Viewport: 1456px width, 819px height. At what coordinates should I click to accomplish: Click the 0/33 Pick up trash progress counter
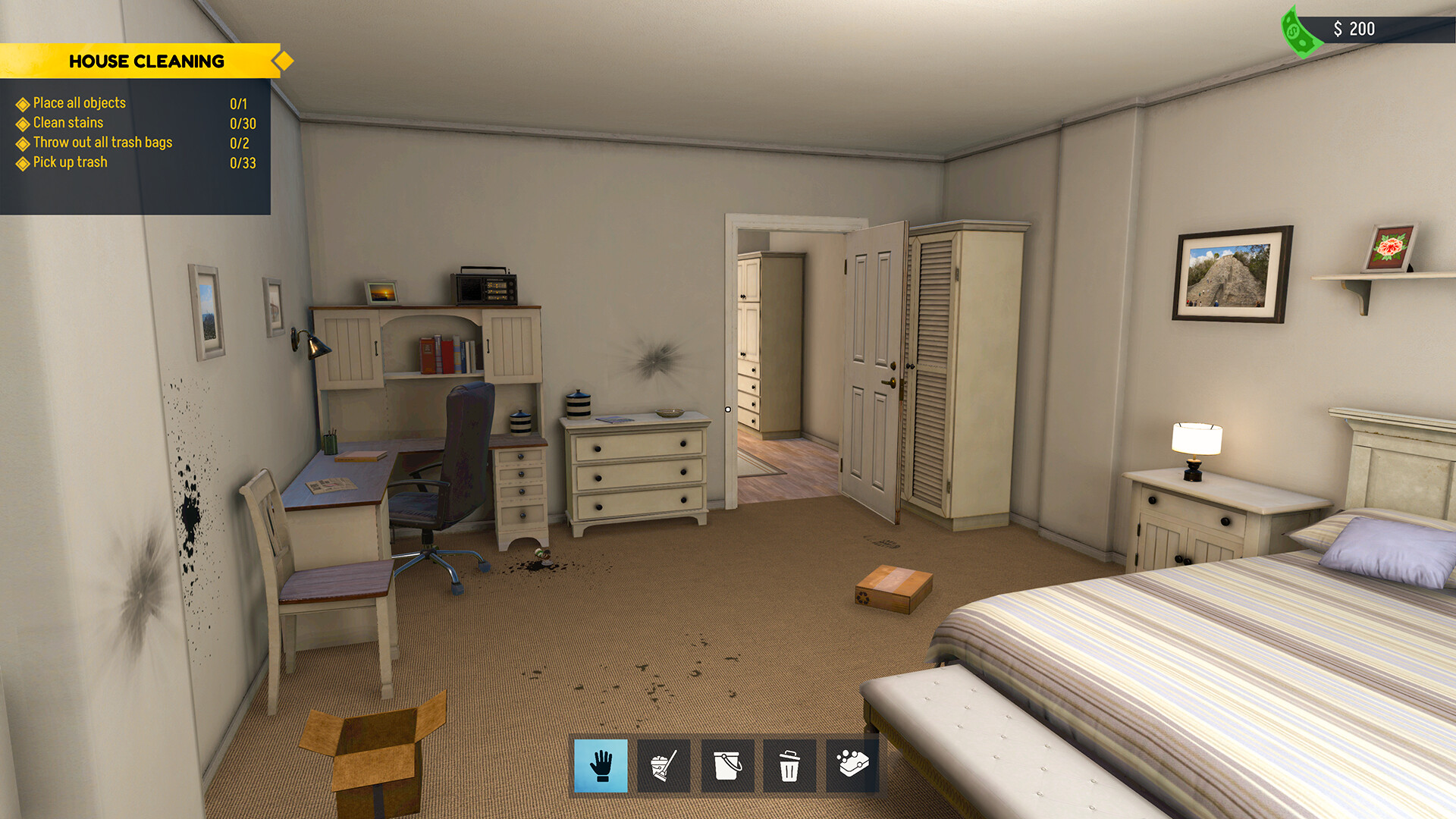coord(243,162)
